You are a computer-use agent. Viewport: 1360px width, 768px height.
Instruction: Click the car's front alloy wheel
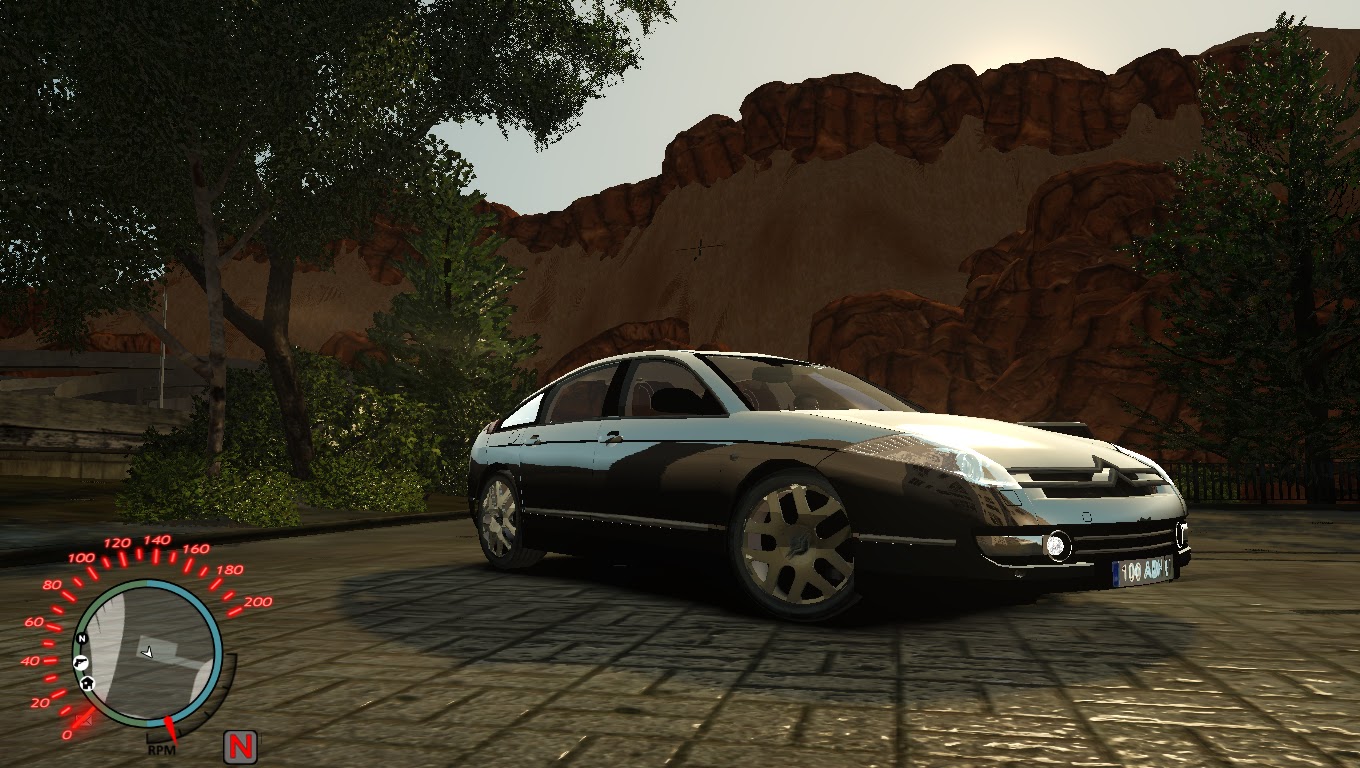795,545
